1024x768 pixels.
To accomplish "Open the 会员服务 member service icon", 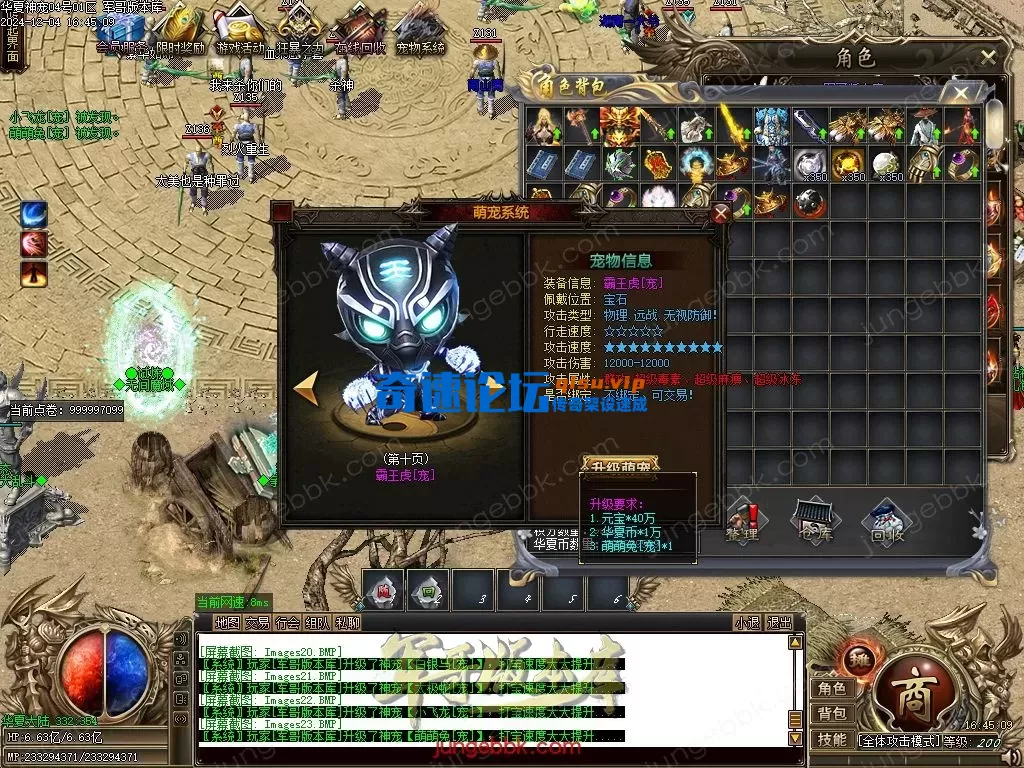I will coord(122,30).
